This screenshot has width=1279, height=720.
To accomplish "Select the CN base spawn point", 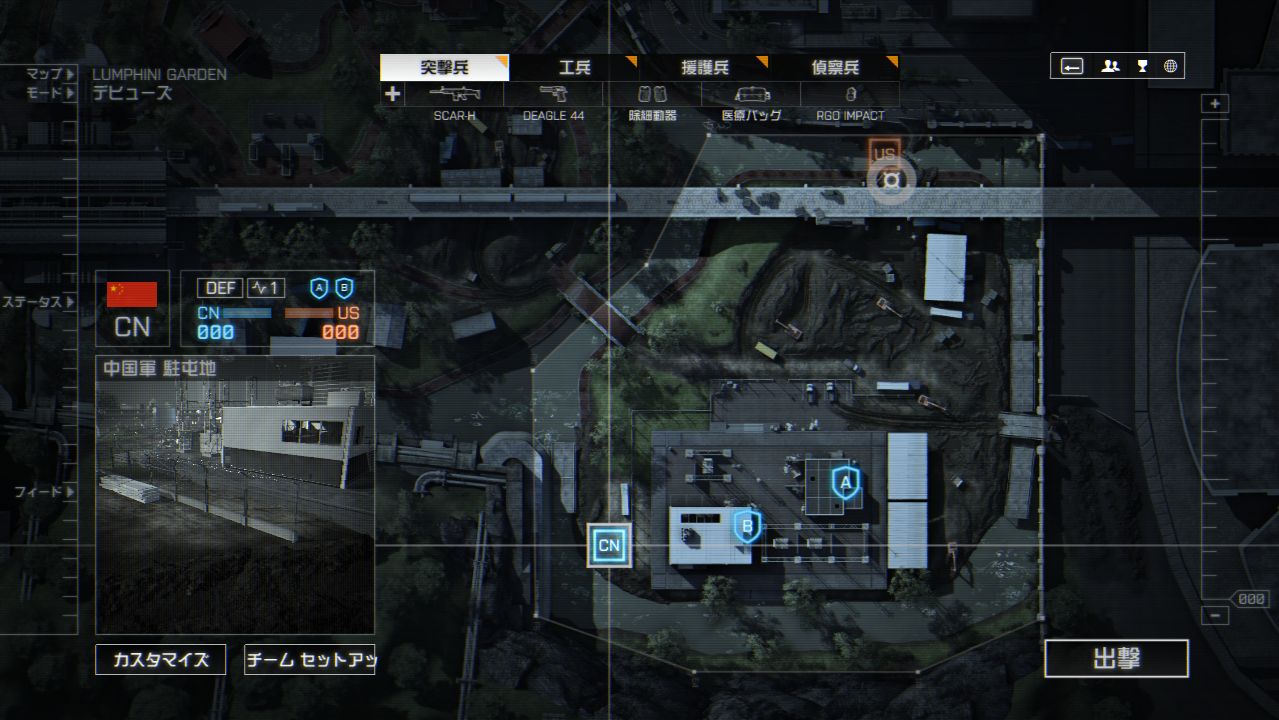I will (x=609, y=546).
